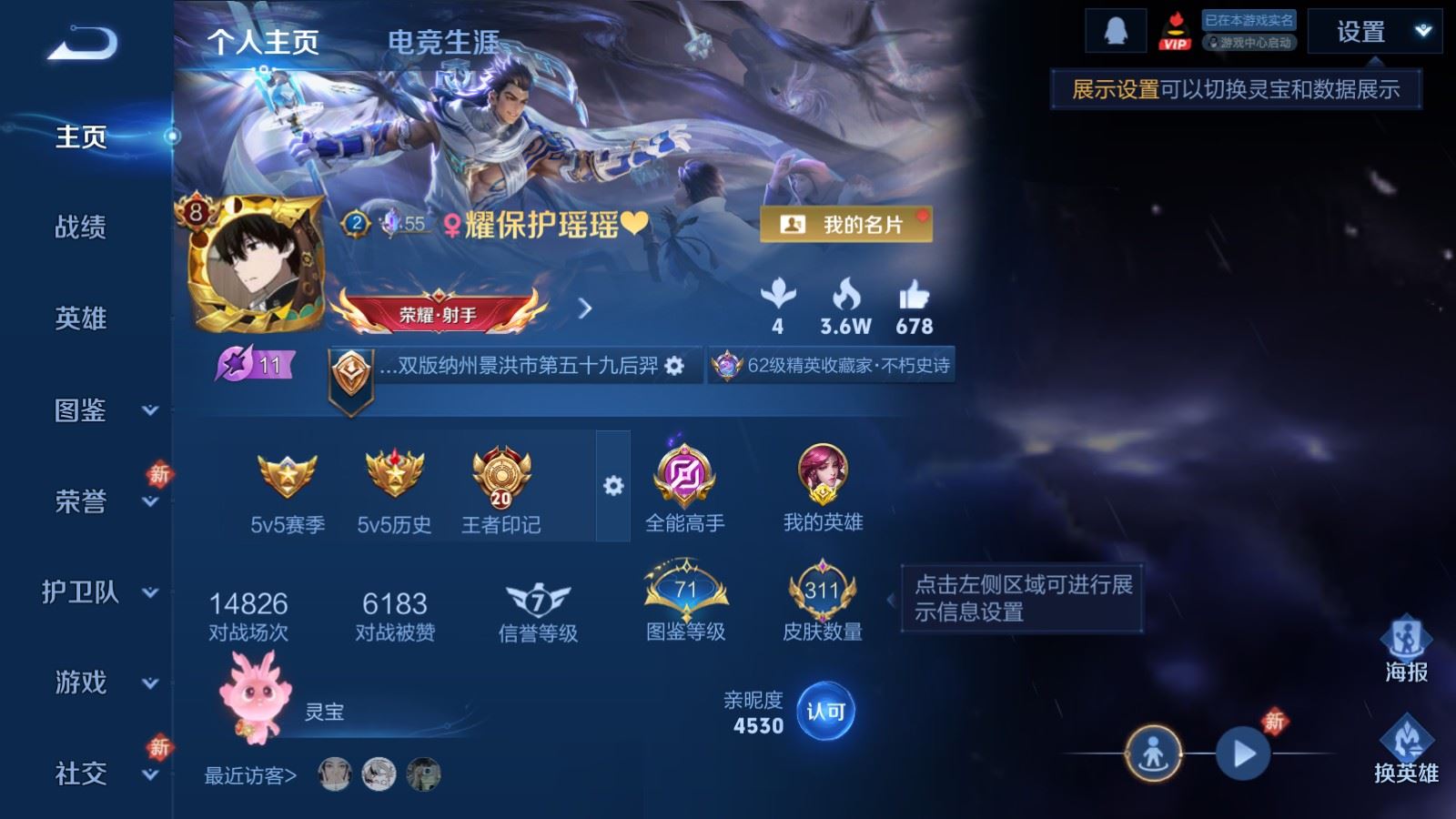Select the 5v5赛季 rank icon
The width and height of the screenshot is (1456, 819).
[x=286, y=477]
